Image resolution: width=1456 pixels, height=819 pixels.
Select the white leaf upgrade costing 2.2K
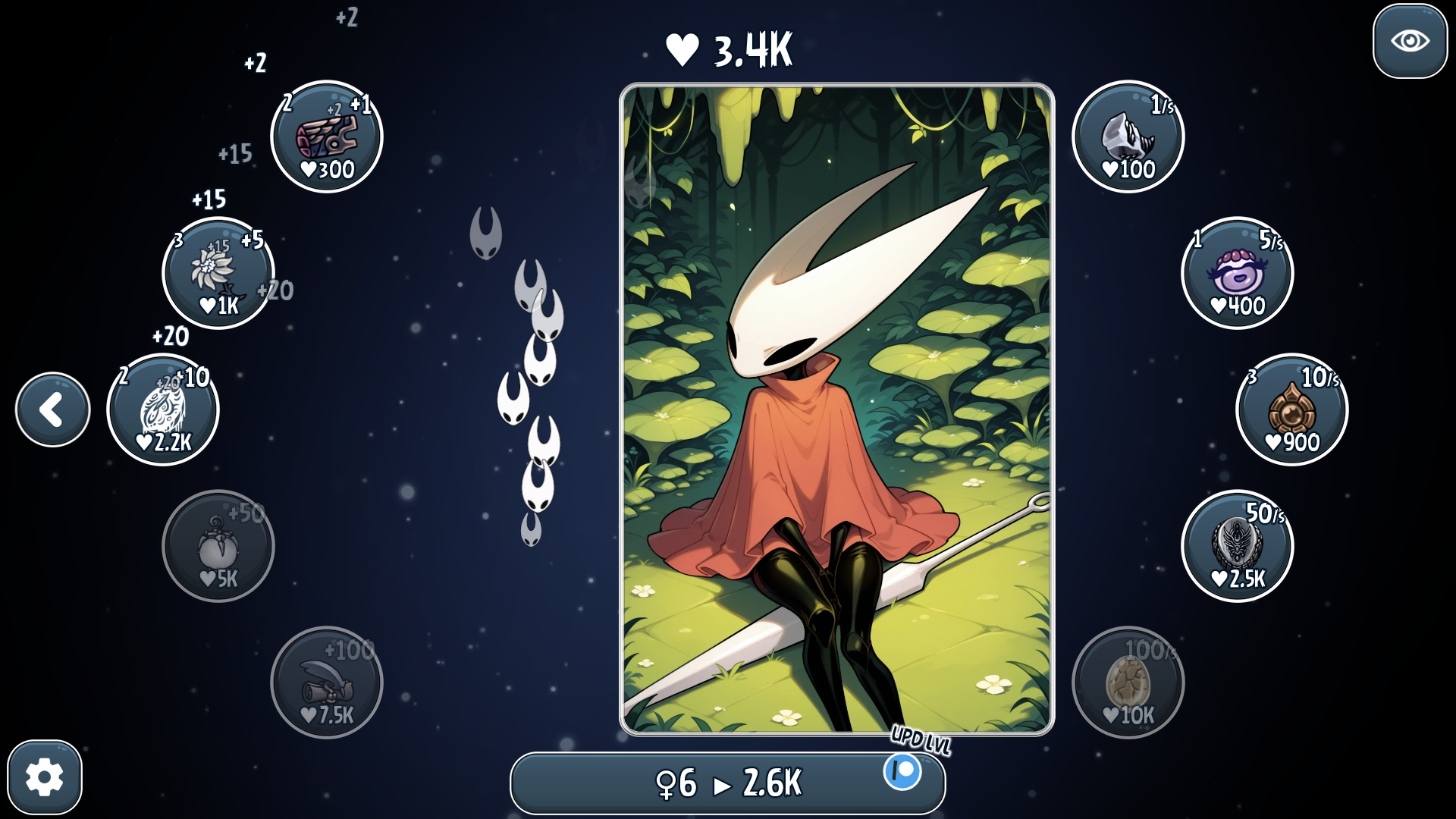pos(162,409)
